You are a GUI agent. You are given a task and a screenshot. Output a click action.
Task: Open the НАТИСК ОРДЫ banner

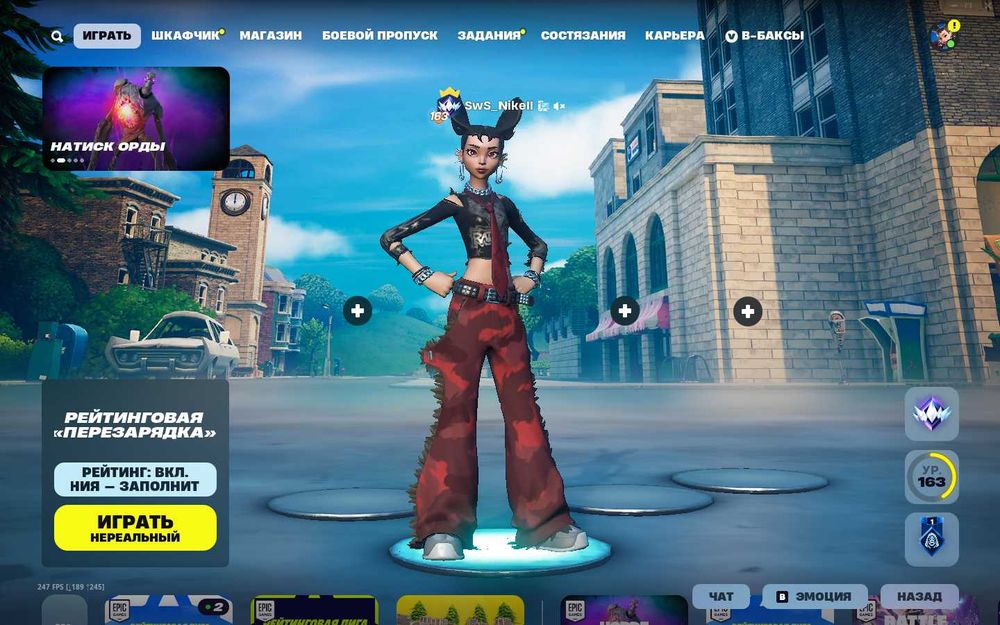click(136, 118)
